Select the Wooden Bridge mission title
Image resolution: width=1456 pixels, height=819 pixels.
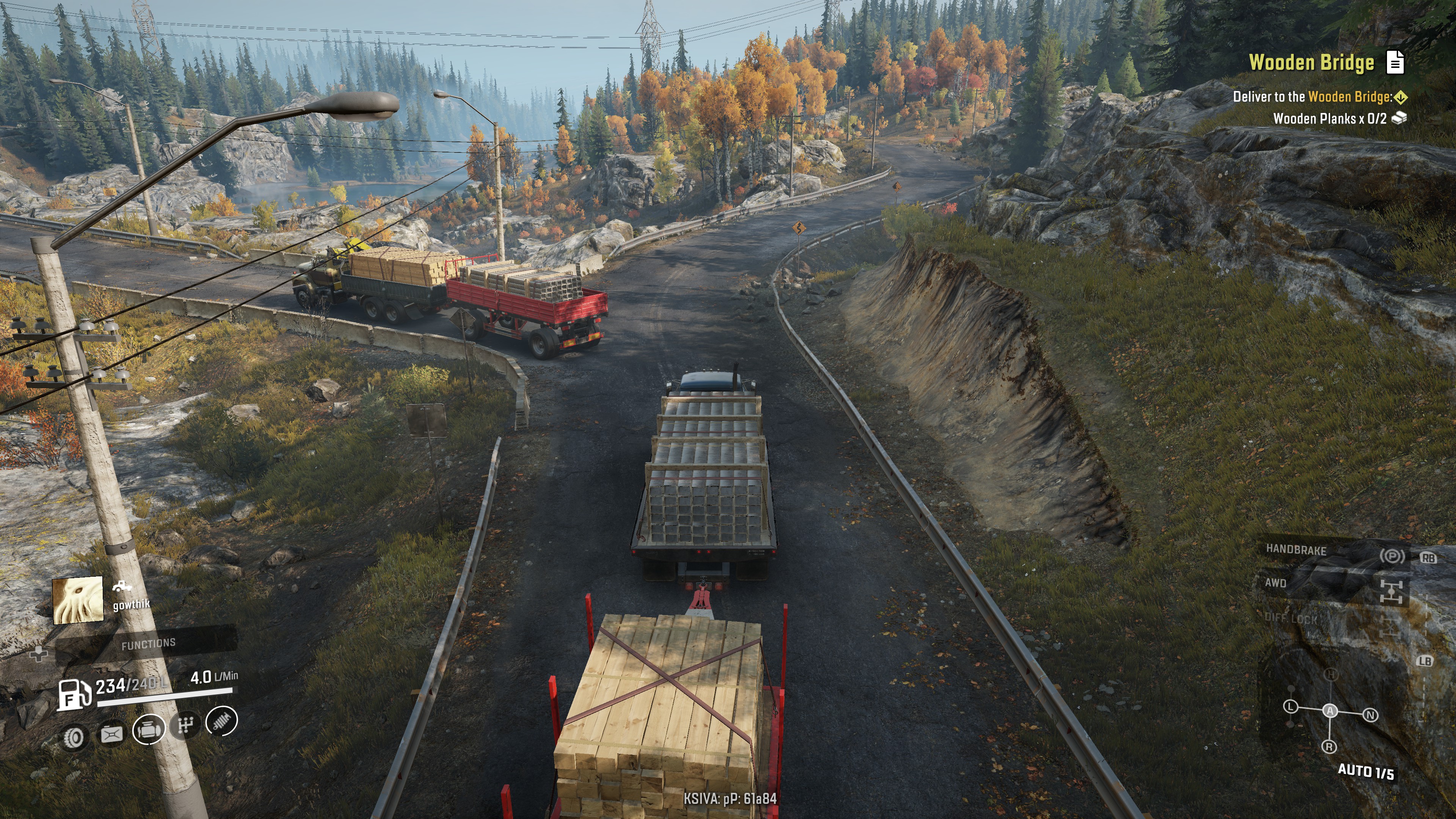(1311, 62)
